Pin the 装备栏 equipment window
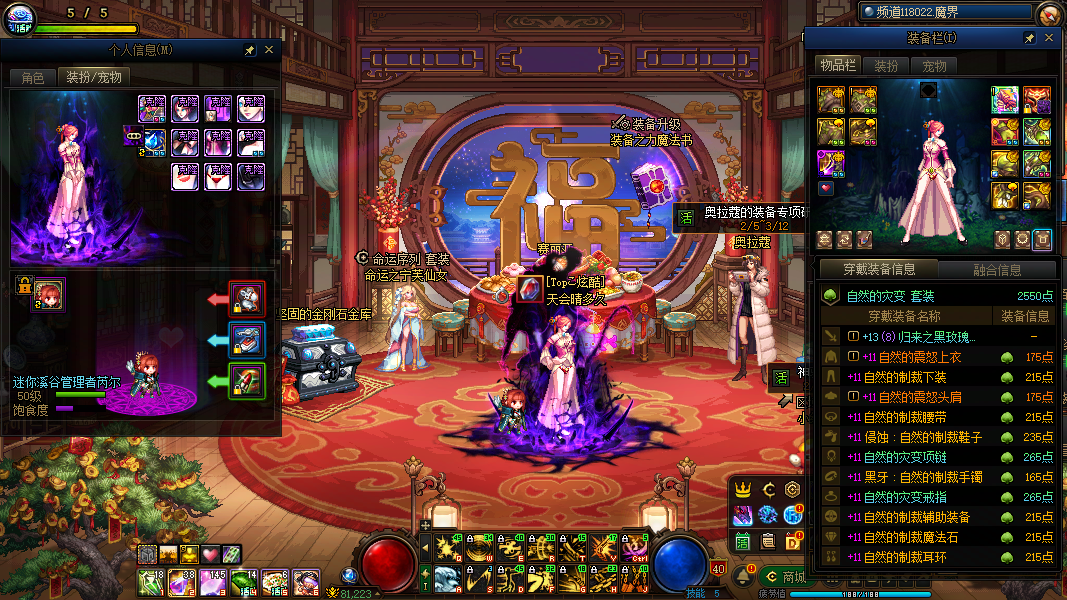This screenshot has width=1067, height=600. [1029, 38]
